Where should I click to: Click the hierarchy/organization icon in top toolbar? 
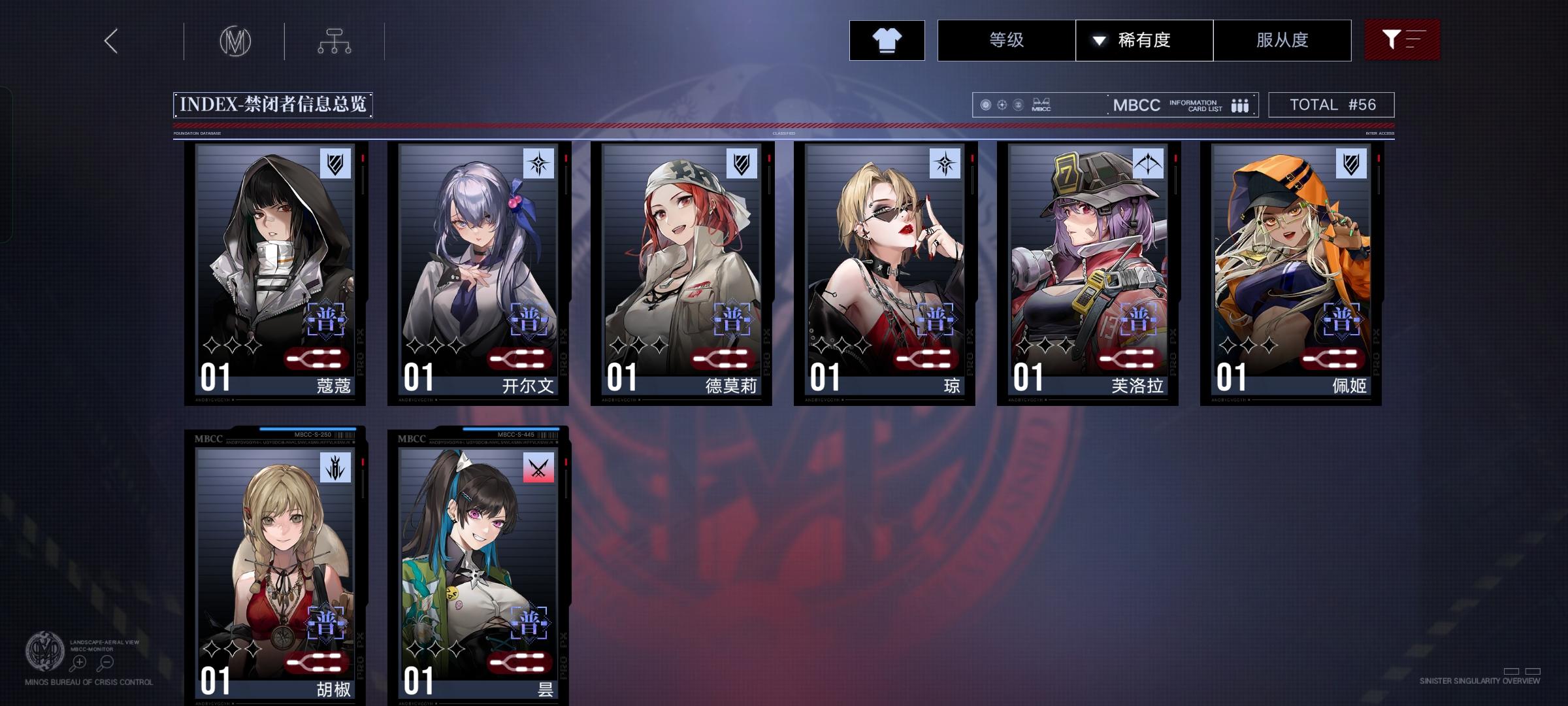point(335,41)
